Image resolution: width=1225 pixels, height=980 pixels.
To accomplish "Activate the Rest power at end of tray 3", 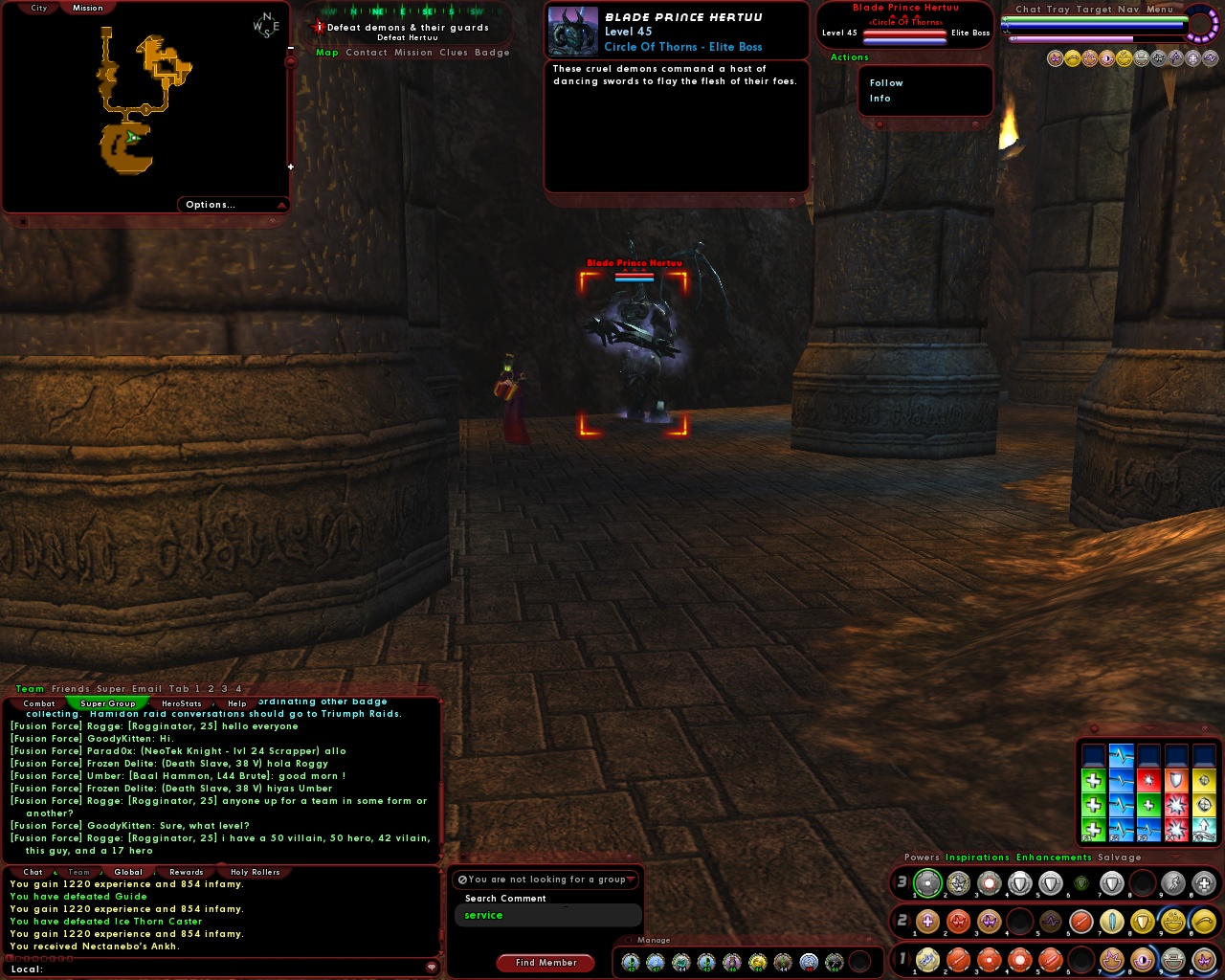I will (x=1205, y=883).
